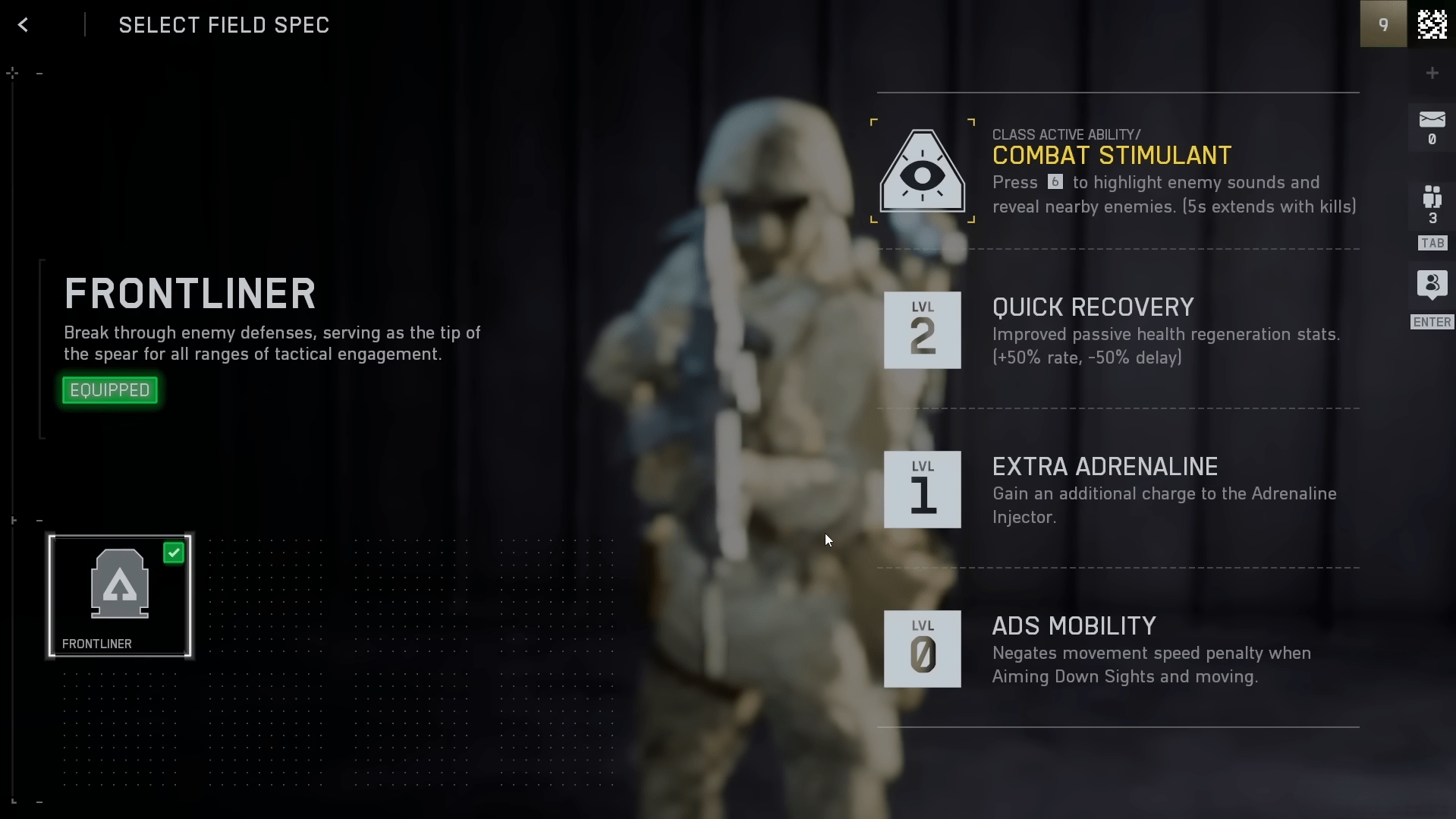This screenshot has height=819, width=1456.
Task: Select the Combat Stimulant eye ability icon
Action: [x=922, y=173]
